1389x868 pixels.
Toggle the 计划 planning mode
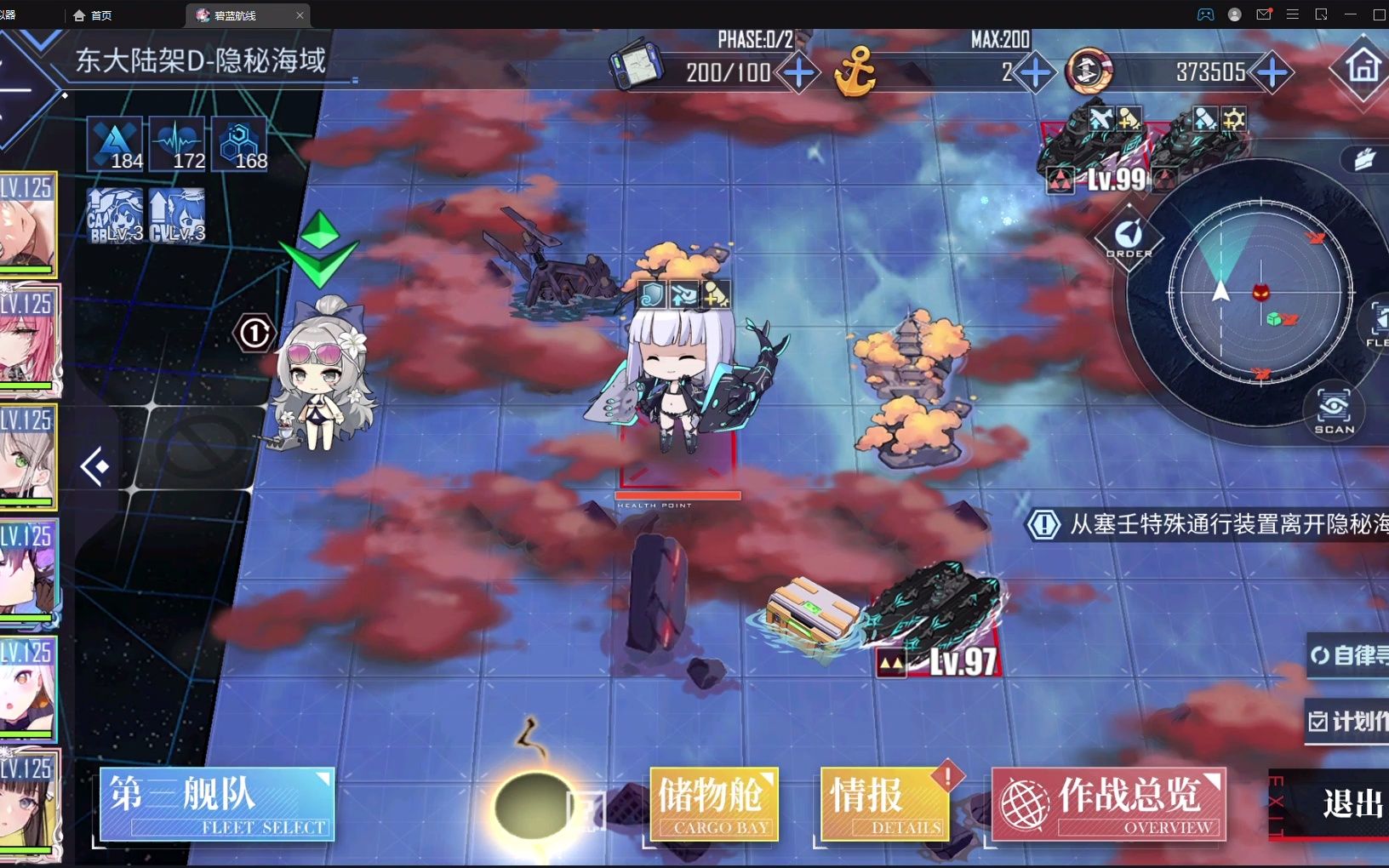[1348, 719]
